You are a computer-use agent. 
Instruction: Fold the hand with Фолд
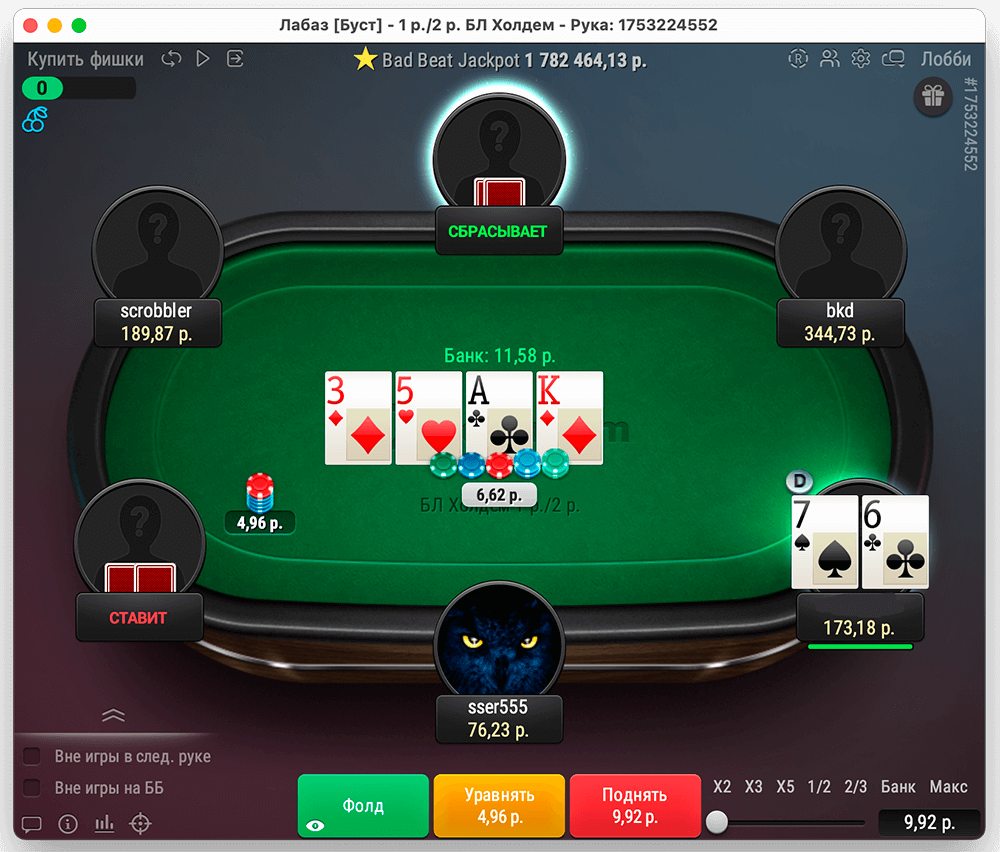click(x=363, y=806)
